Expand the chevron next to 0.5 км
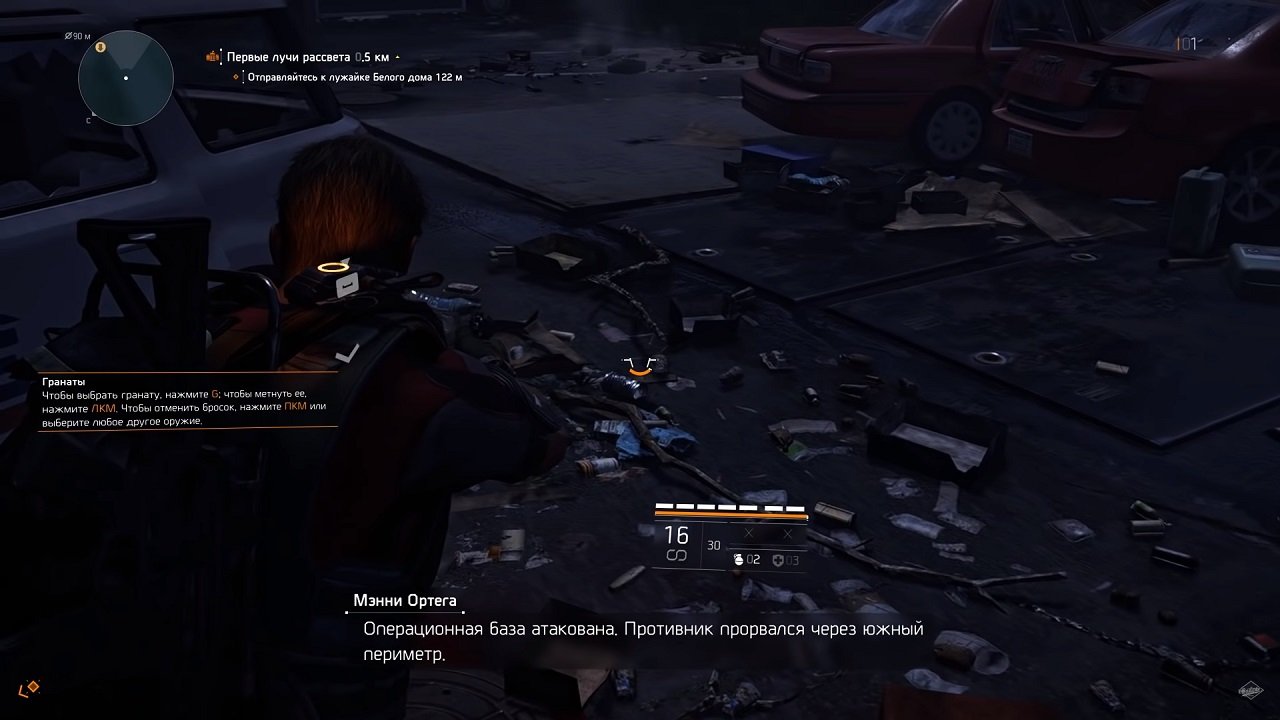 [396, 56]
